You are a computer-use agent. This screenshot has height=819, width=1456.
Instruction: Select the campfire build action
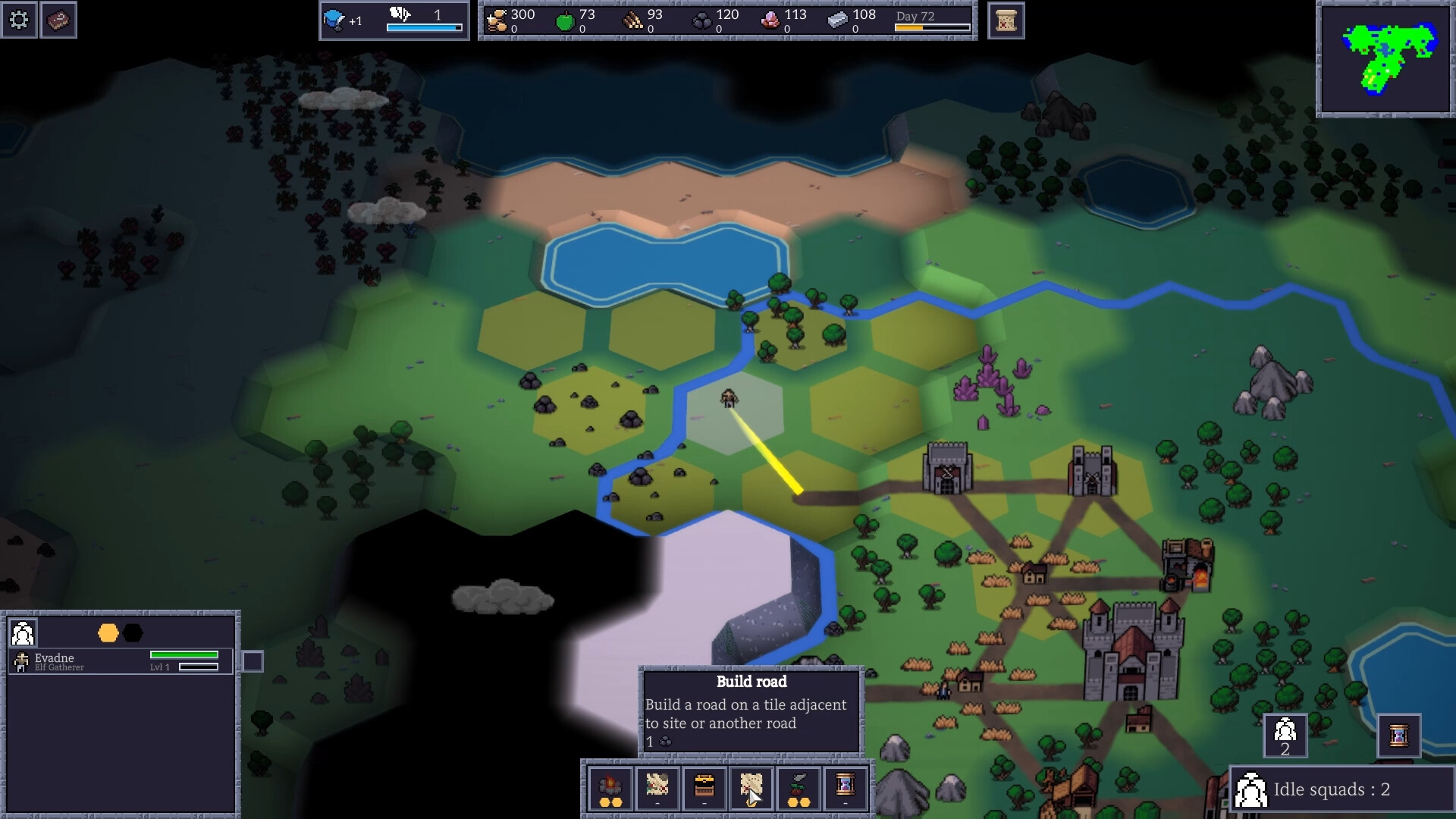612,789
